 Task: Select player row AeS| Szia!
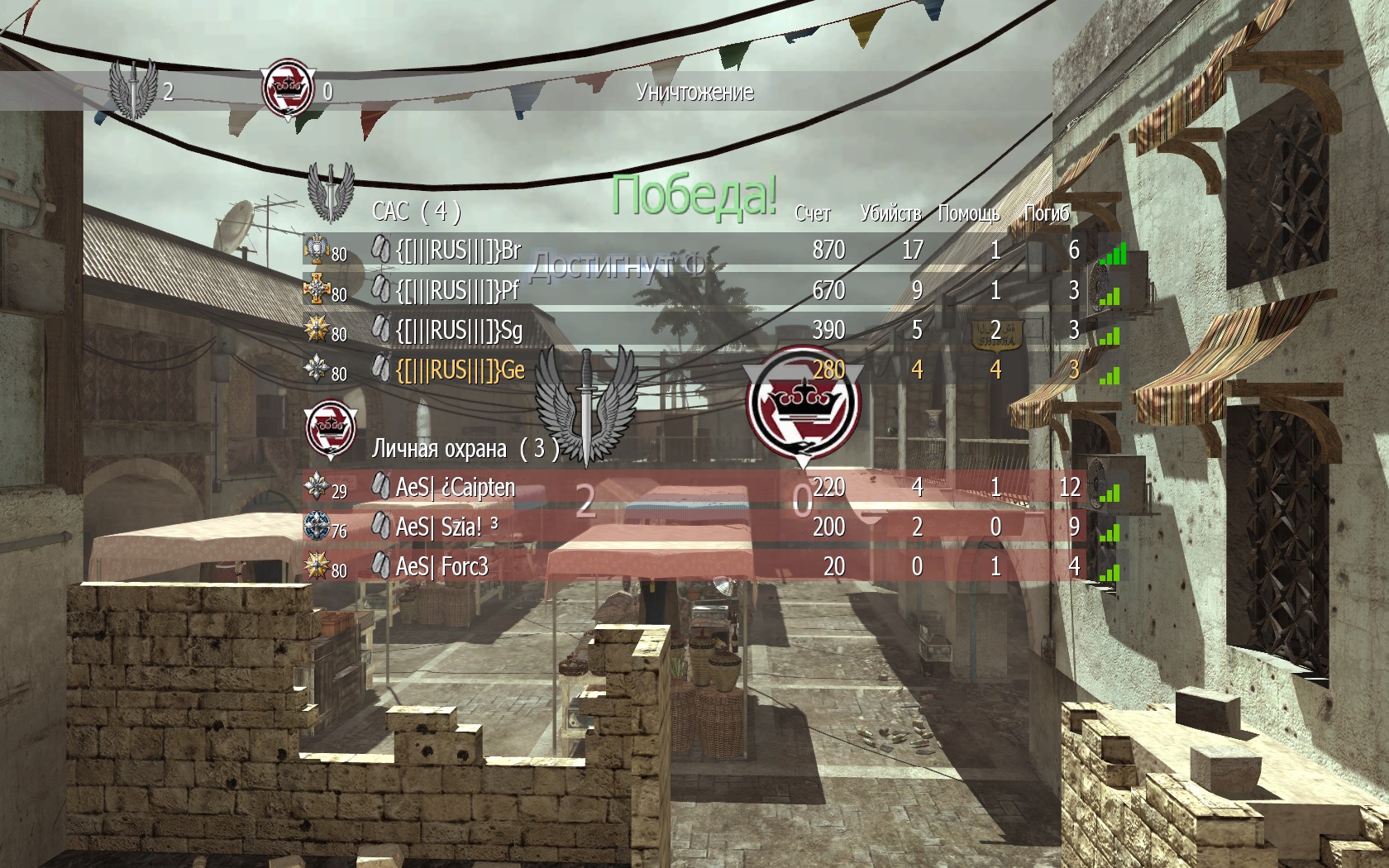pos(439,527)
